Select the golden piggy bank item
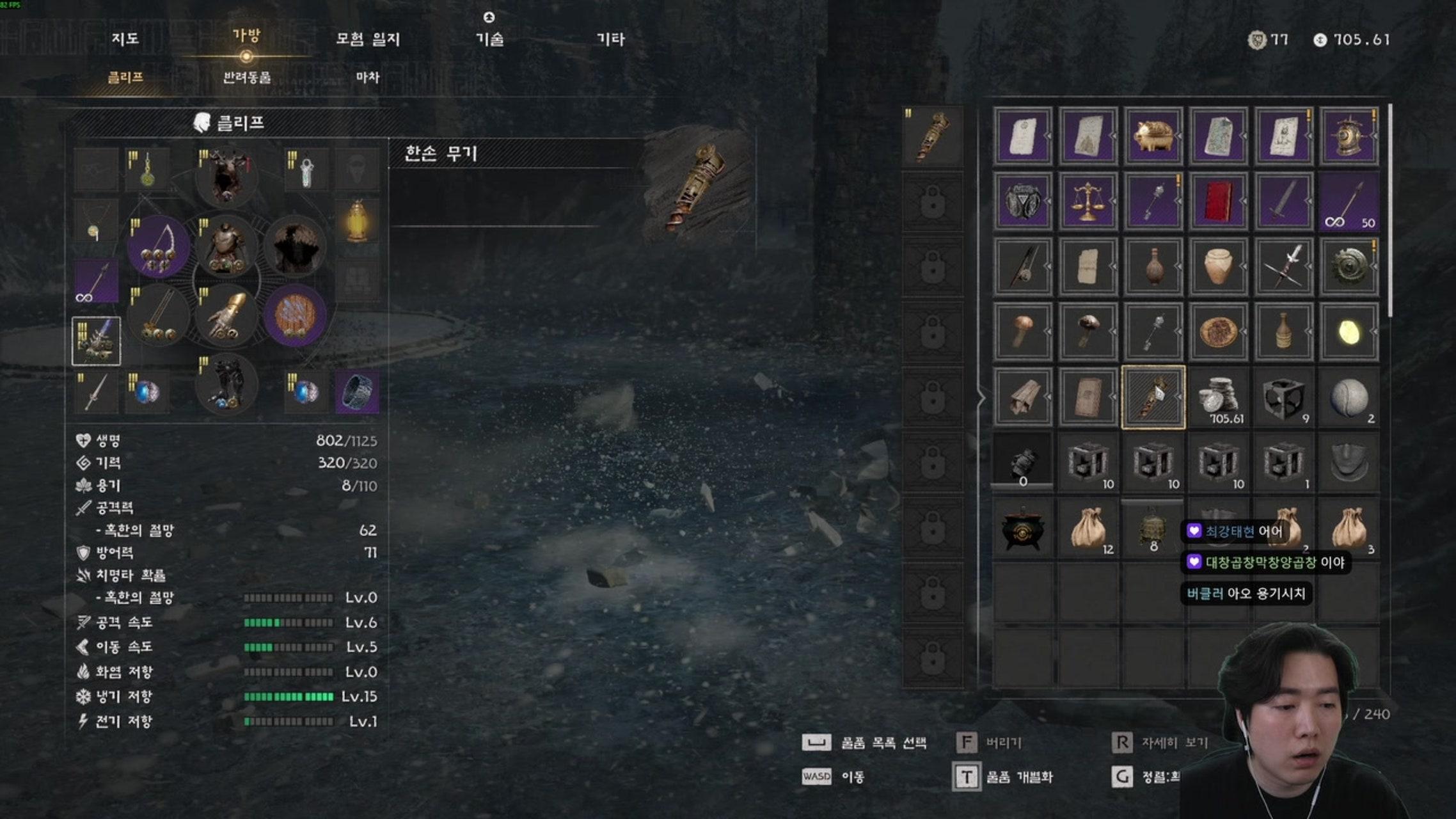Viewport: 1456px width, 819px height. tap(1153, 136)
